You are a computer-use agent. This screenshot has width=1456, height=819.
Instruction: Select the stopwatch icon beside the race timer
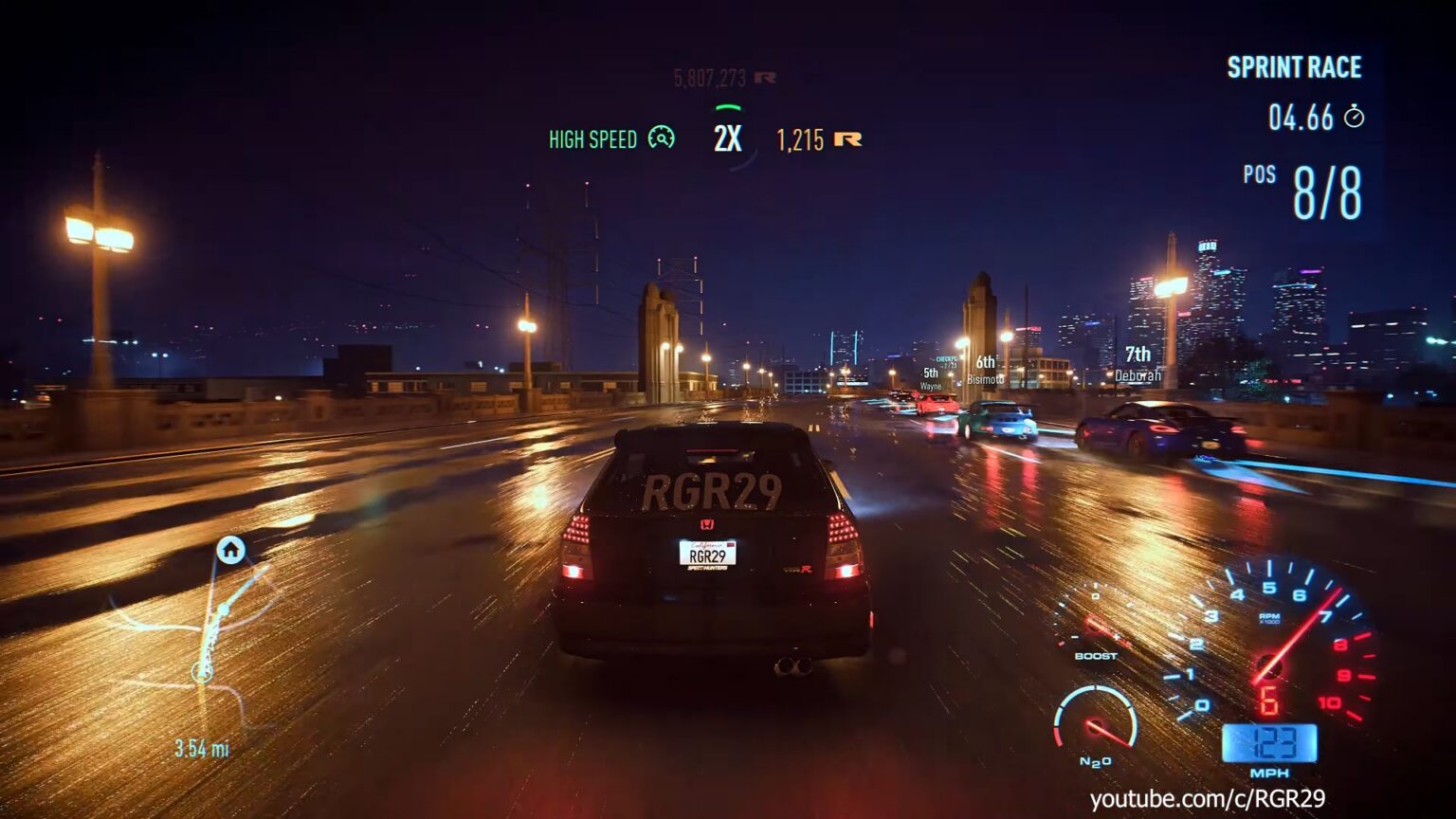click(x=1354, y=117)
